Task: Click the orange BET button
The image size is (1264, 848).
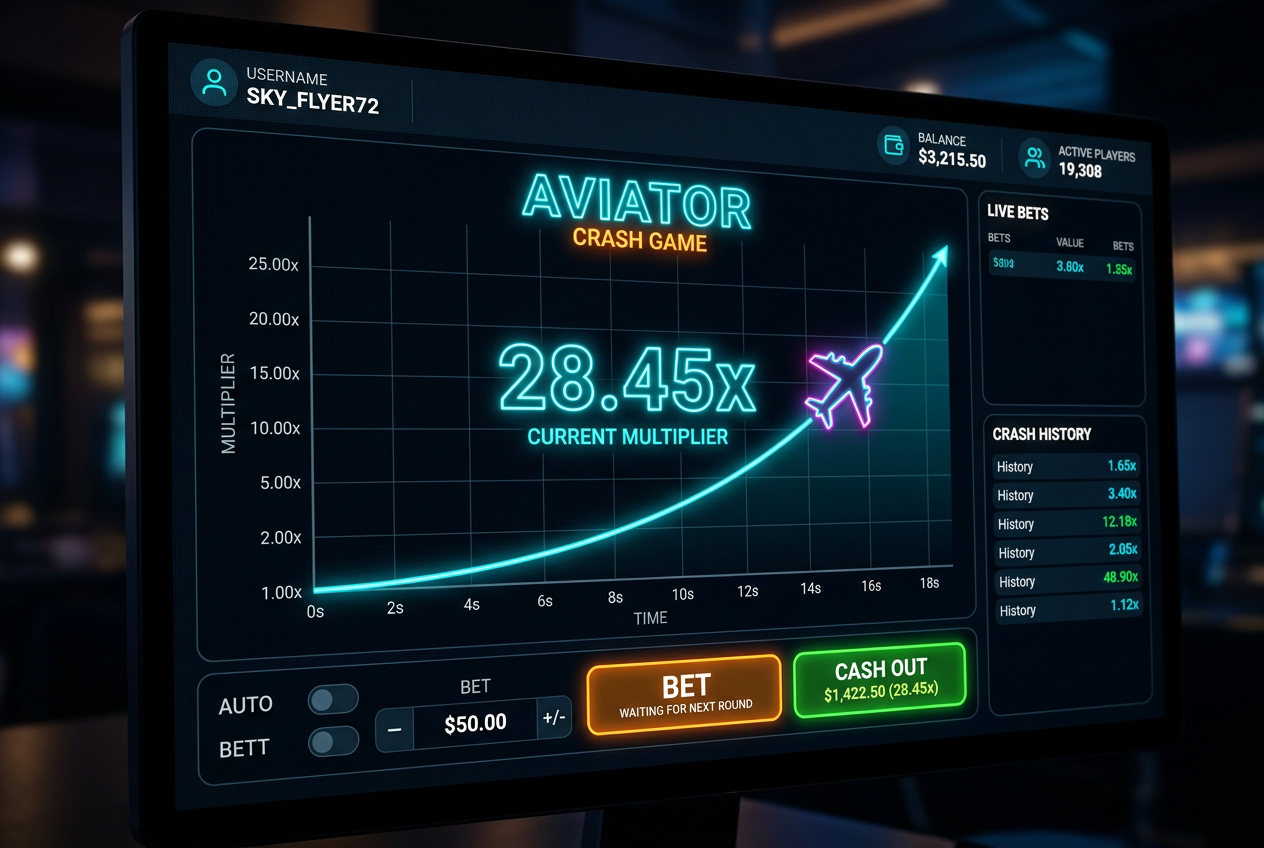Action: [x=684, y=694]
